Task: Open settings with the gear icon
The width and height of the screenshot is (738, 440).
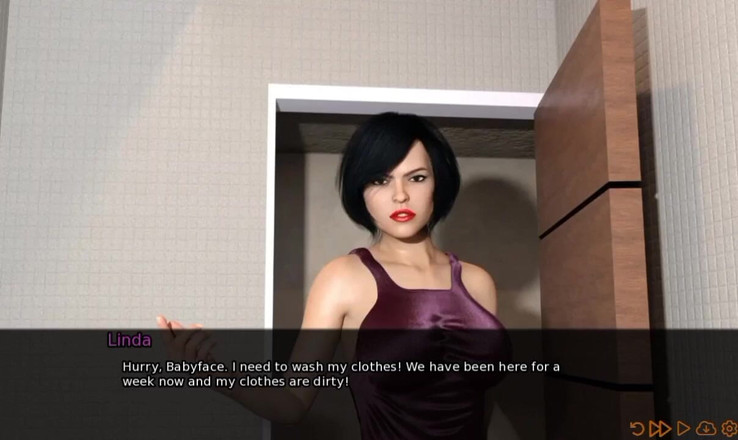Action: pyautogui.click(x=729, y=429)
